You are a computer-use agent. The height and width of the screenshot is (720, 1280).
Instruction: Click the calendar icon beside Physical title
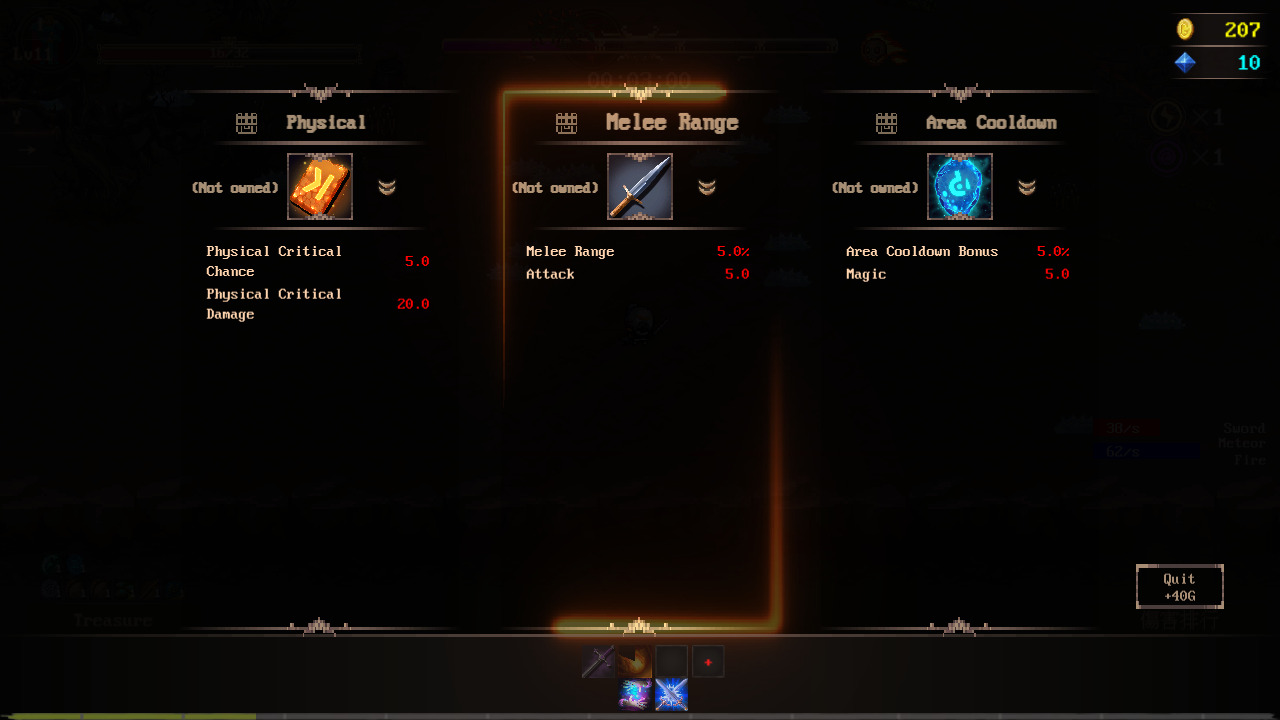click(246, 122)
